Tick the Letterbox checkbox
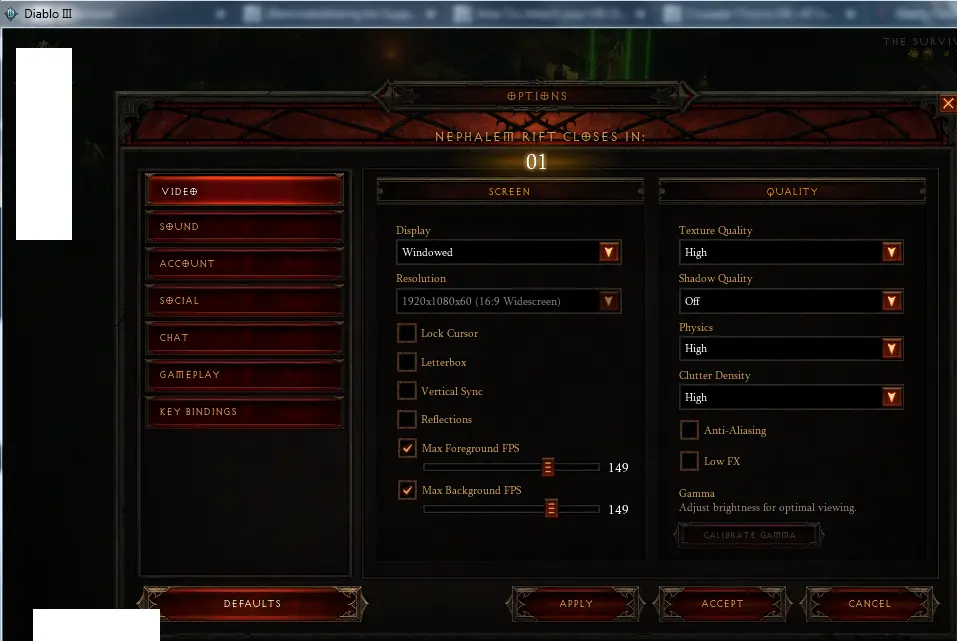The height and width of the screenshot is (641, 957). coord(407,362)
